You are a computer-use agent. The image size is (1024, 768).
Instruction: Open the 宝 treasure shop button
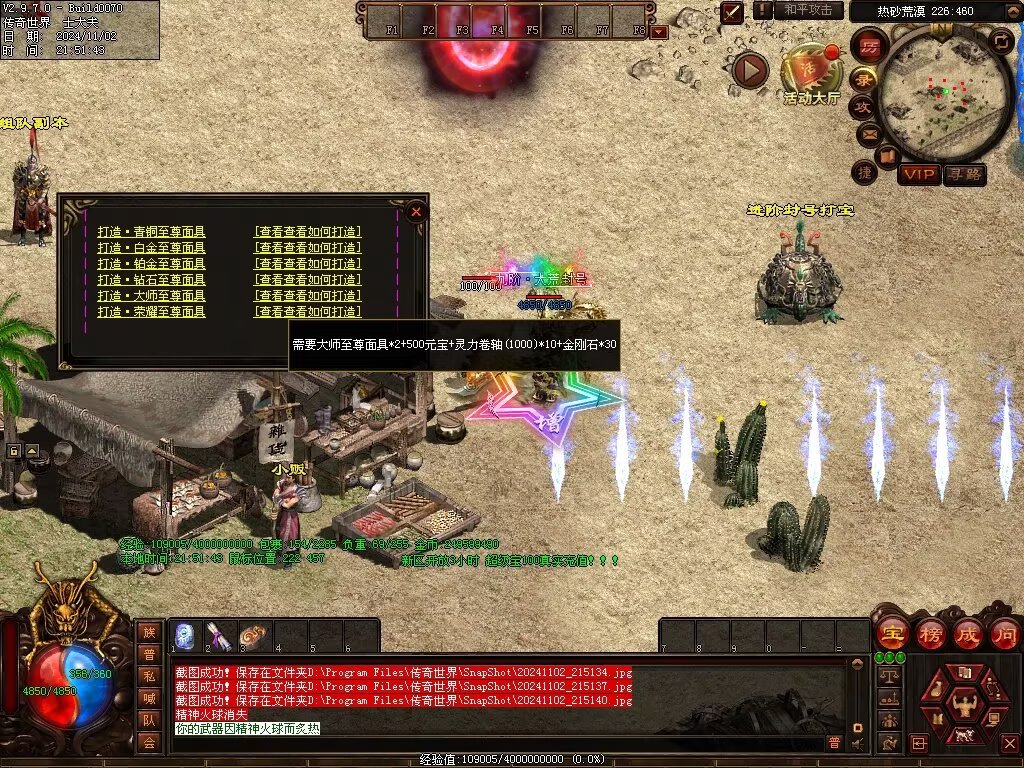coord(891,633)
